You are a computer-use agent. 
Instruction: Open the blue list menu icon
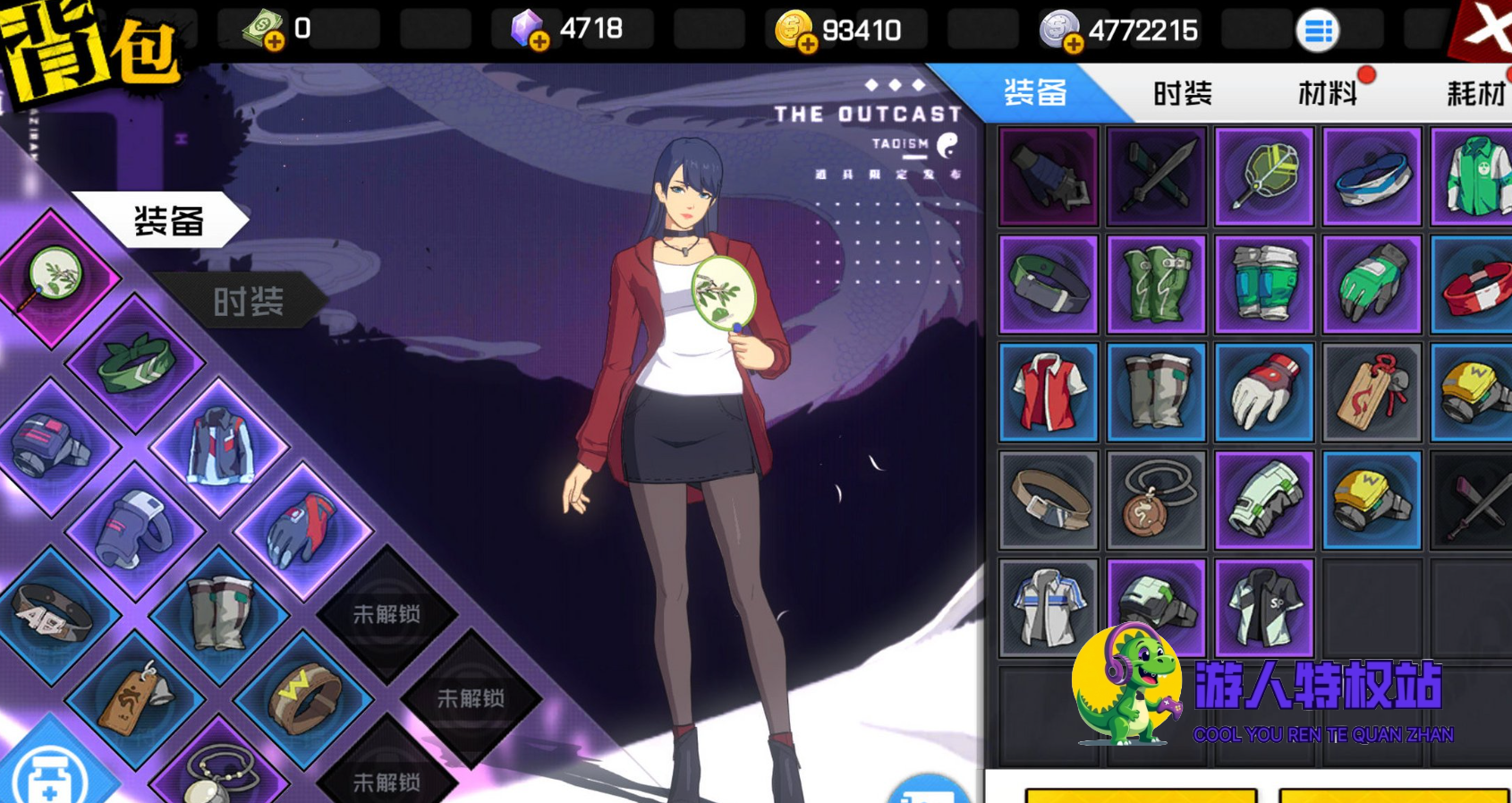pyautogui.click(x=1317, y=31)
